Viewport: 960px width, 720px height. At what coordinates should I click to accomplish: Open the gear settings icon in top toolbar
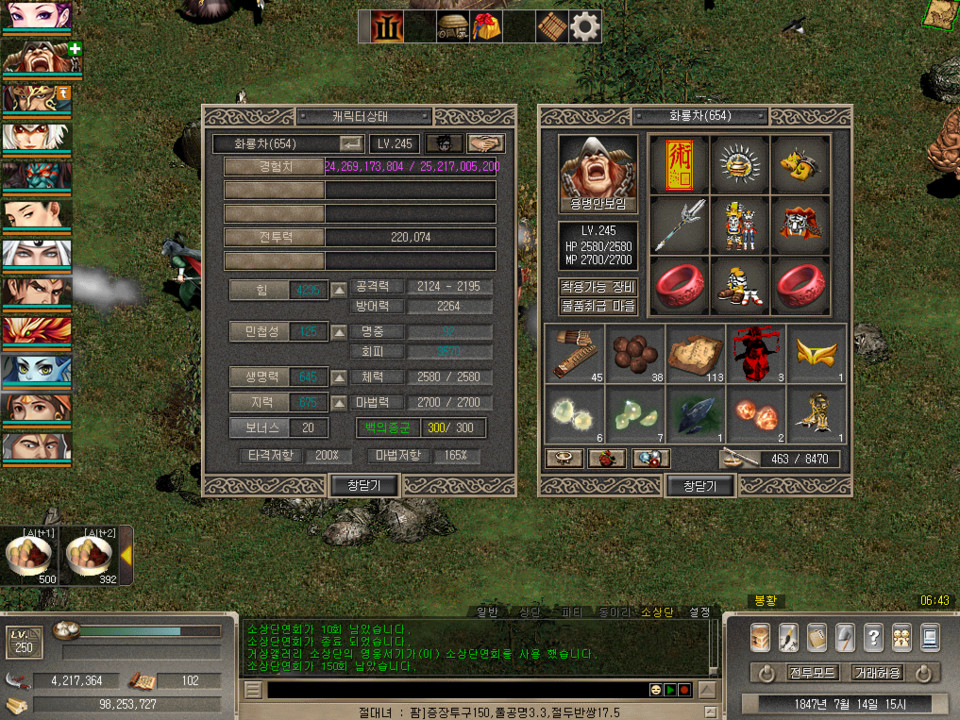585,27
